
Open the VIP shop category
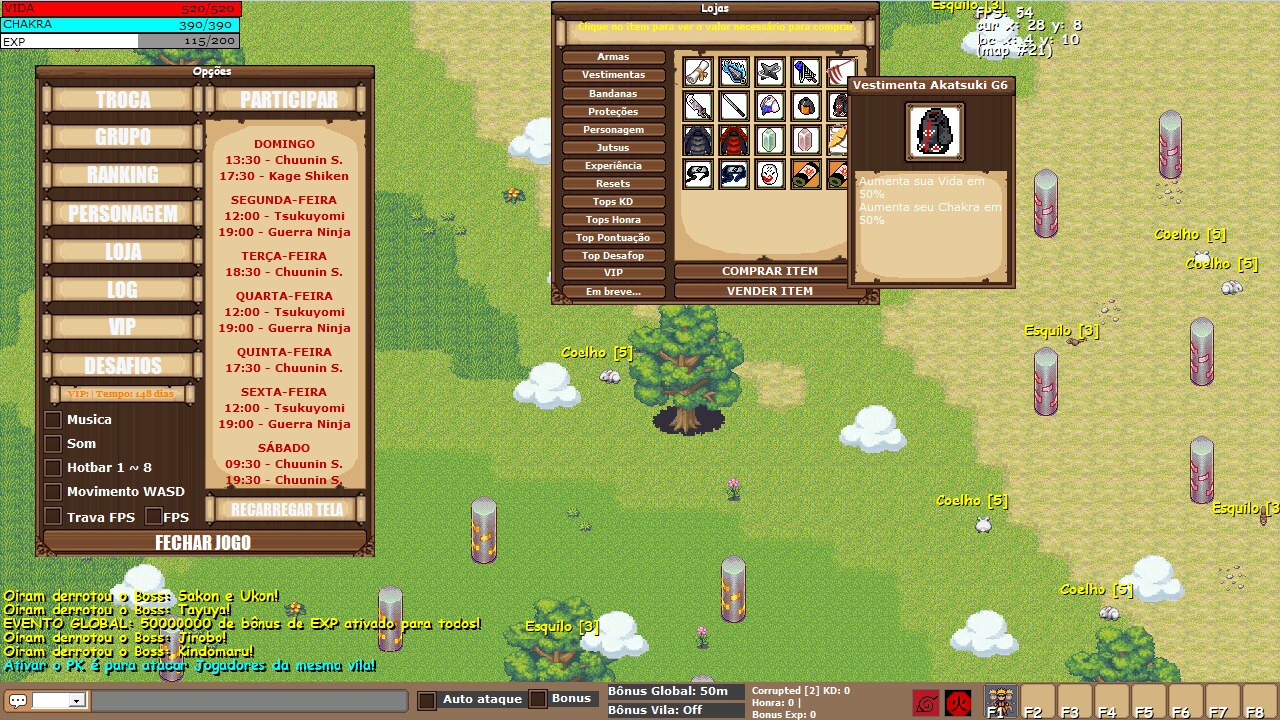pos(613,273)
